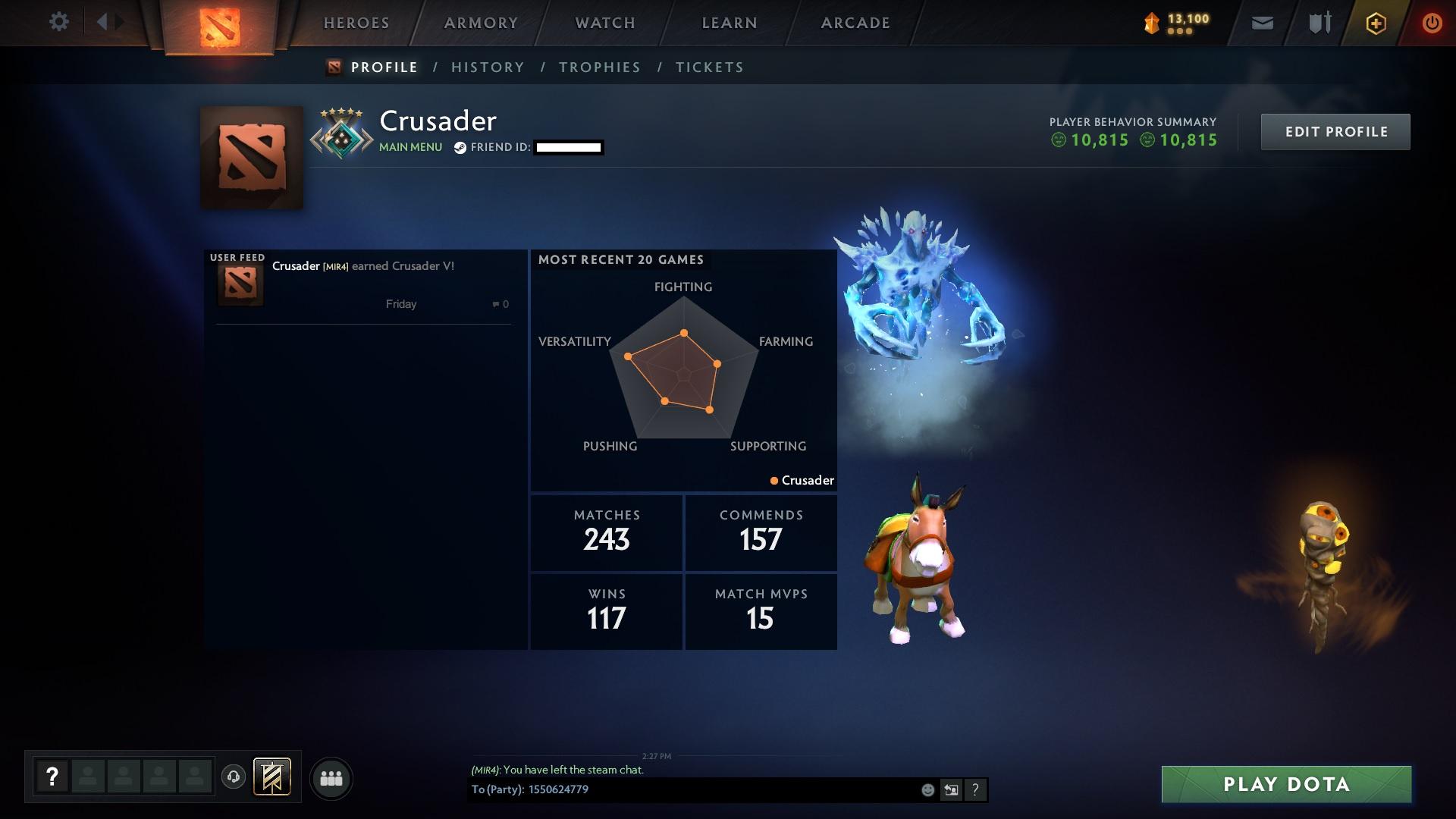Open the Dota Plus shard balance menu
The width and height of the screenshot is (1456, 819).
[1178, 23]
